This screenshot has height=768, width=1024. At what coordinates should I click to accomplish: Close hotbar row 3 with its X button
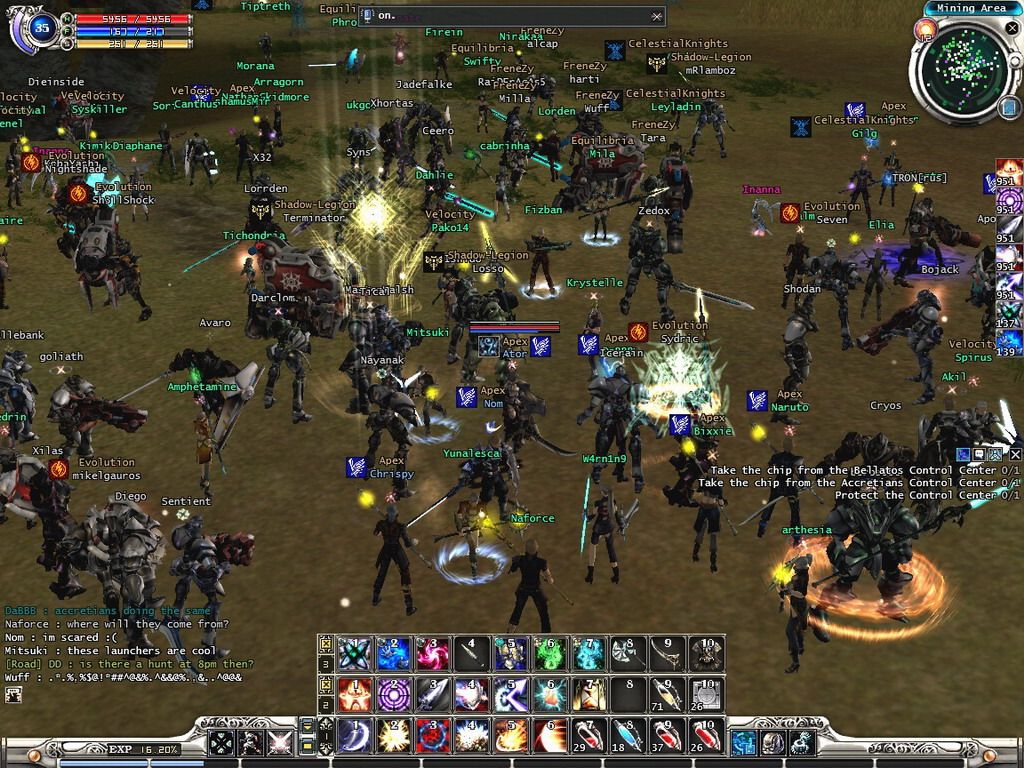tap(326, 643)
